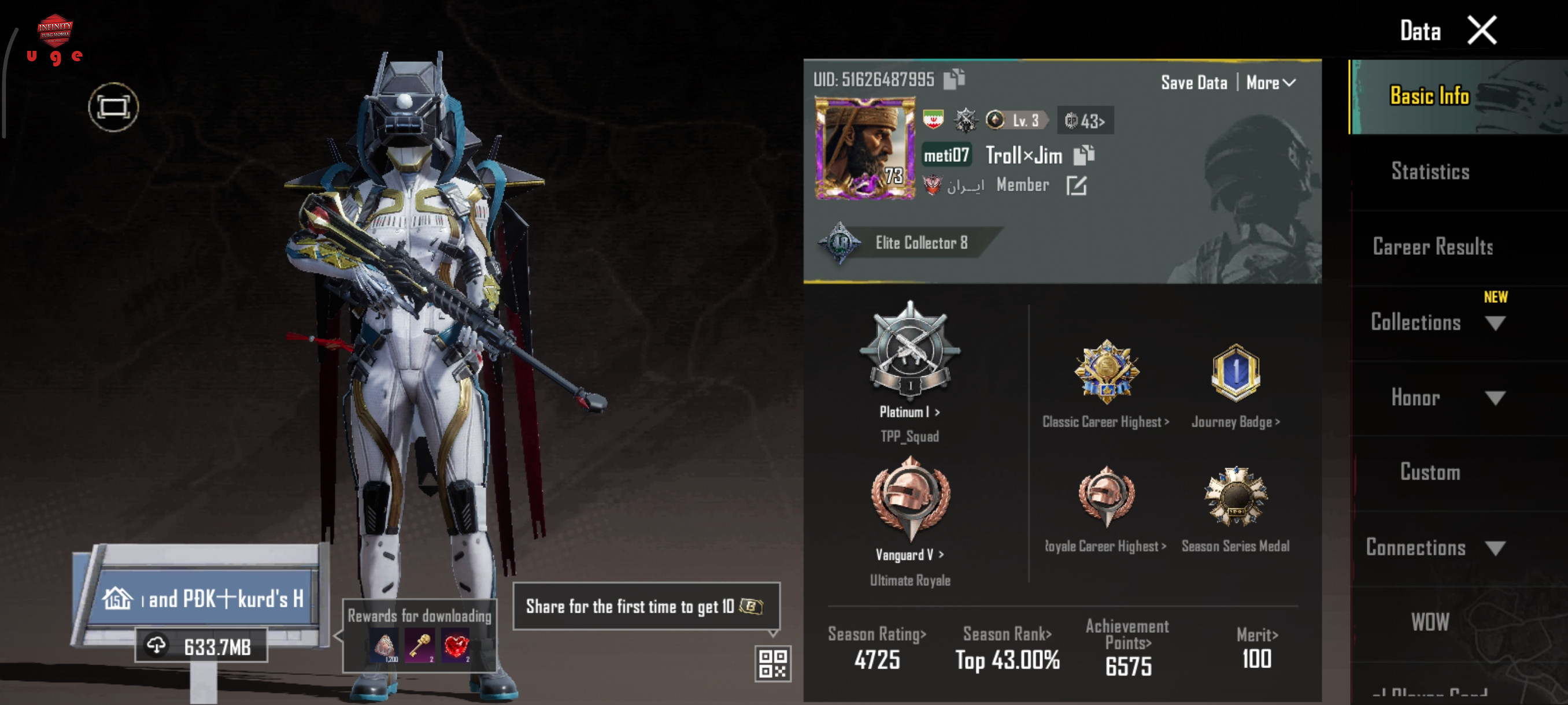Copy the UID number
1568x705 pixels.
(954, 79)
